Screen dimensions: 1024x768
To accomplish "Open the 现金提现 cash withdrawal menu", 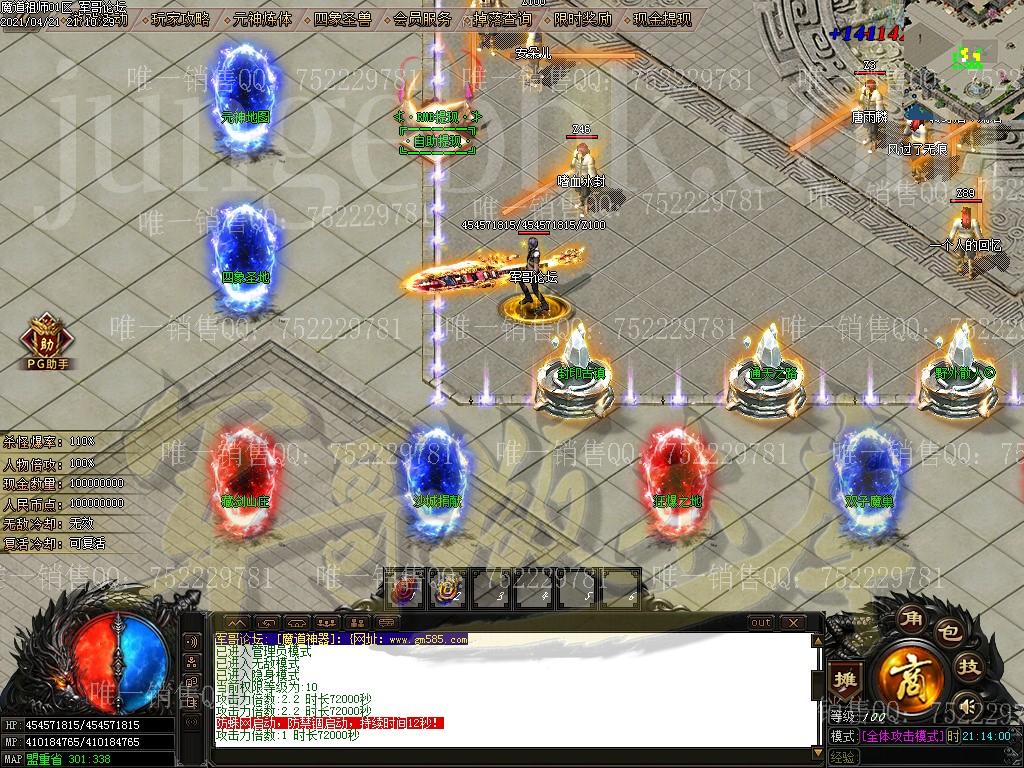I will [662, 19].
